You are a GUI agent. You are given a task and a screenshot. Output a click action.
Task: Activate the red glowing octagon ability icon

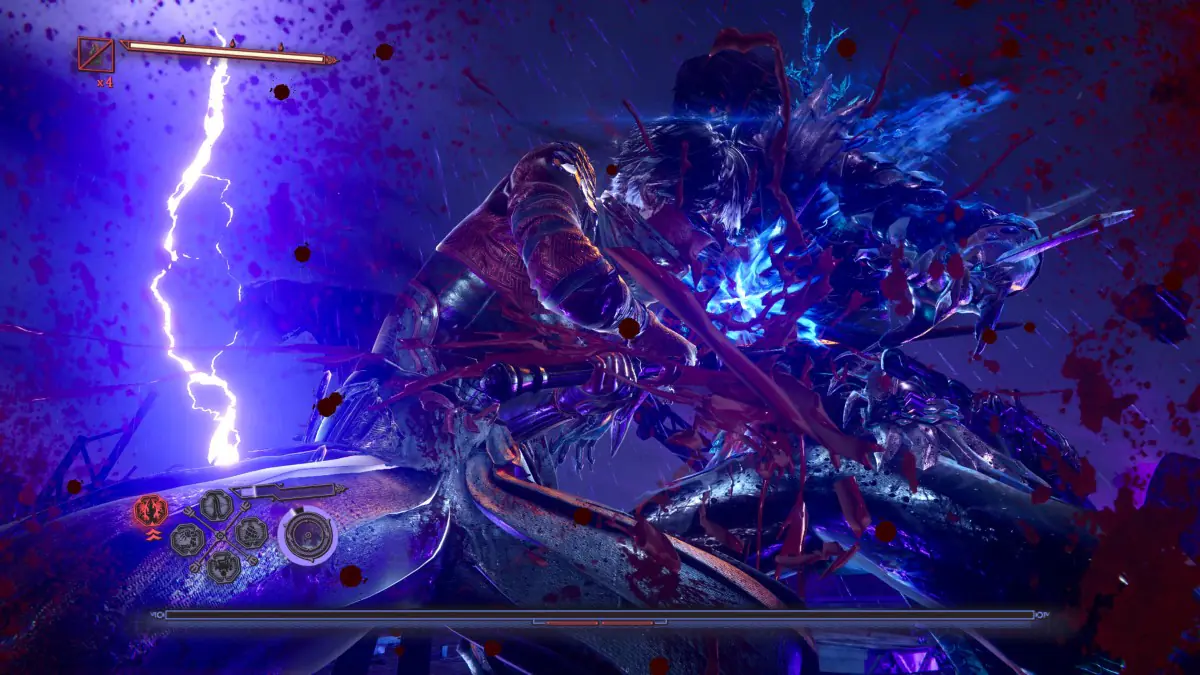coord(149,512)
